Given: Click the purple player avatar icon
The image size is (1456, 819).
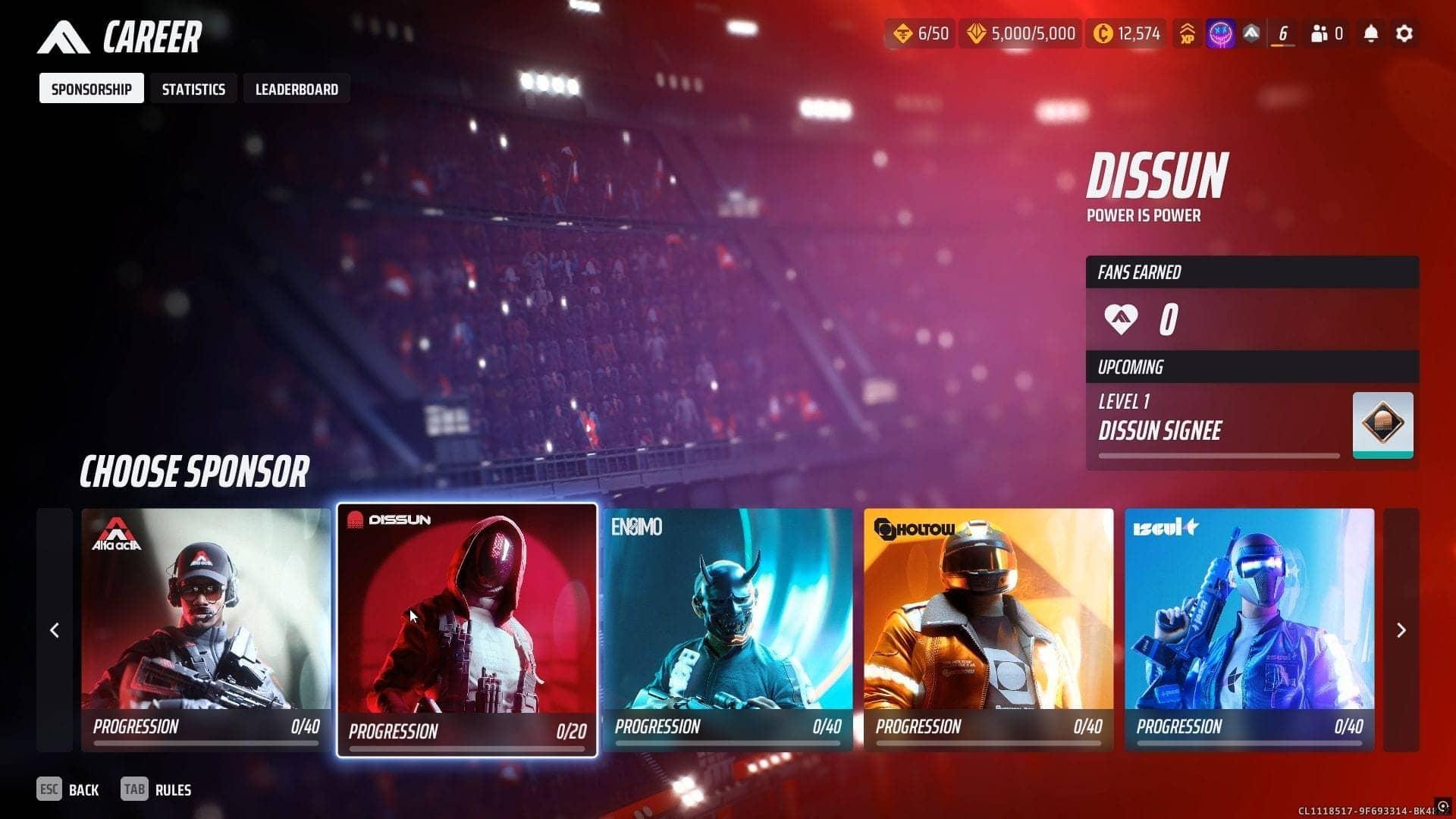Looking at the screenshot, I should click(x=1219, y=33).
